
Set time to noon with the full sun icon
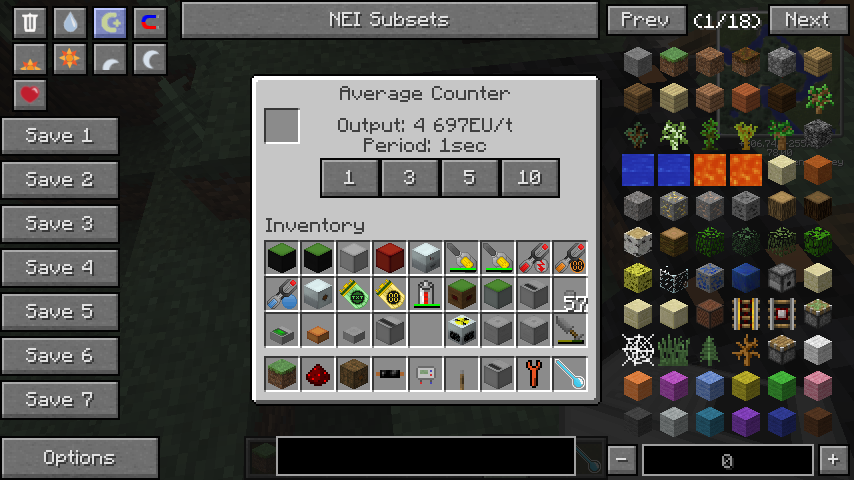tap(69, 59)
